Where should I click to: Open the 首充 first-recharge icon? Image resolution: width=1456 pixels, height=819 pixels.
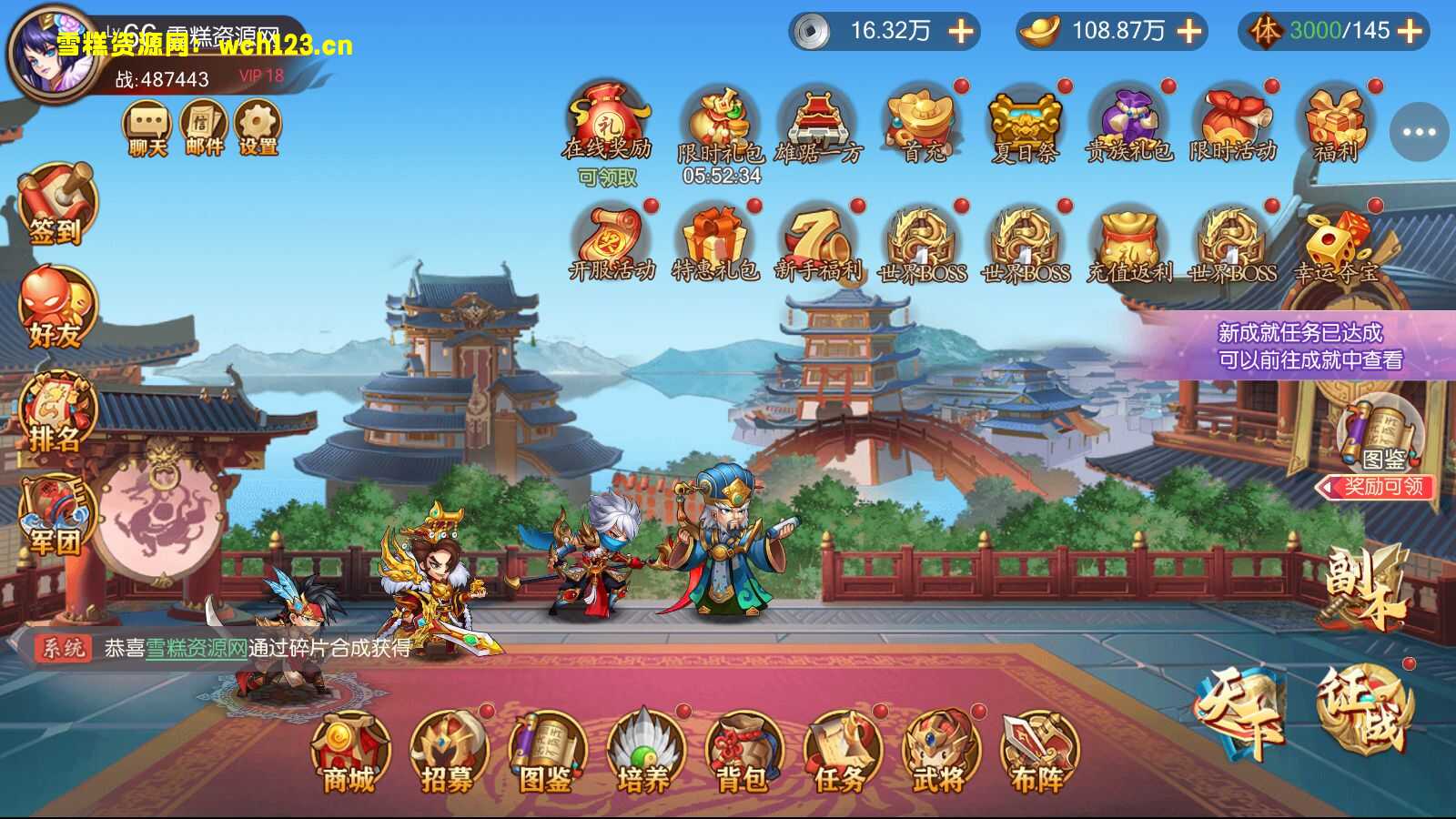click(922, 121)
